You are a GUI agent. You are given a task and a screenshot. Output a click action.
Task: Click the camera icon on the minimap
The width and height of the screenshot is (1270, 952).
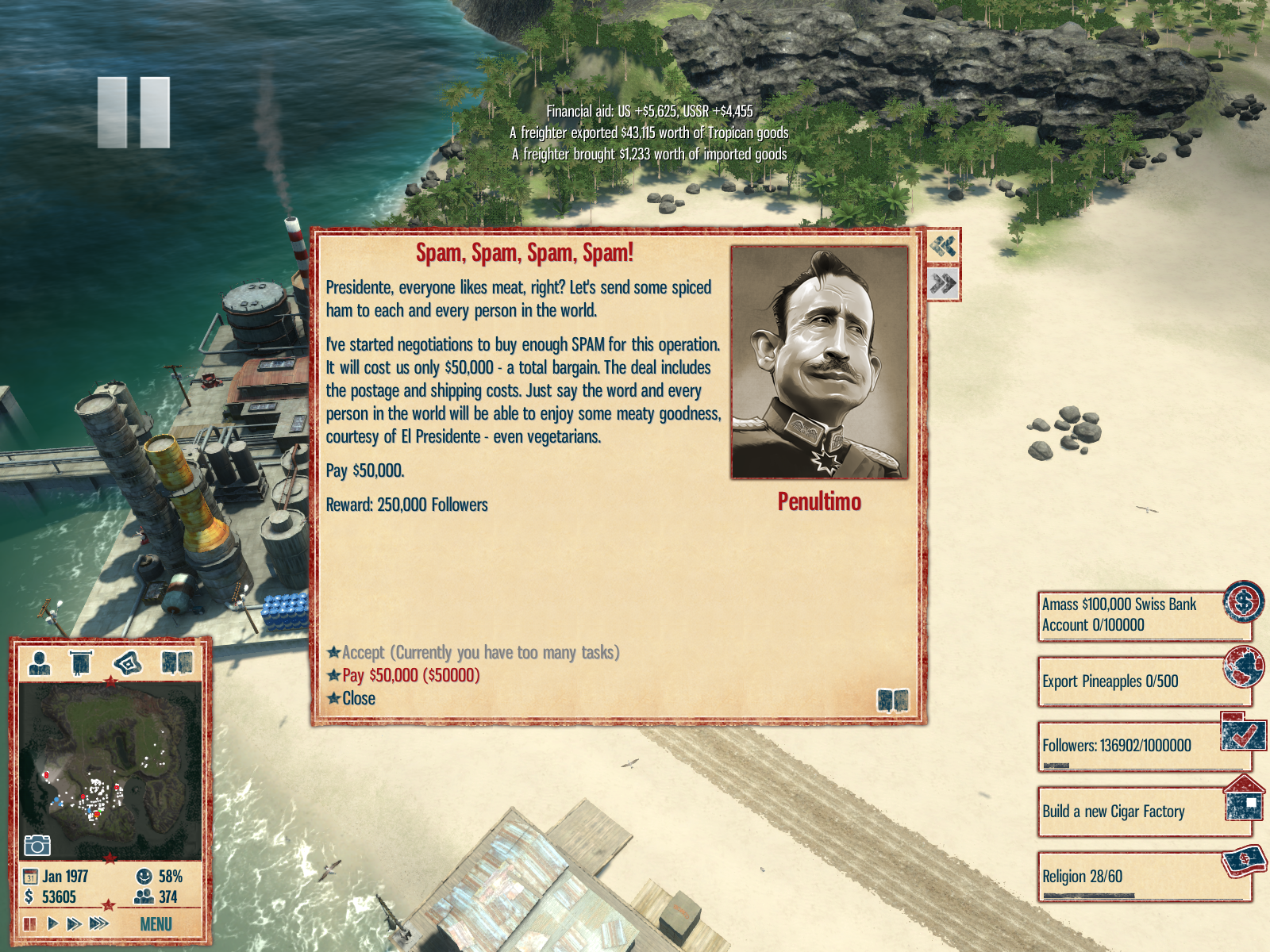(37, 846)
